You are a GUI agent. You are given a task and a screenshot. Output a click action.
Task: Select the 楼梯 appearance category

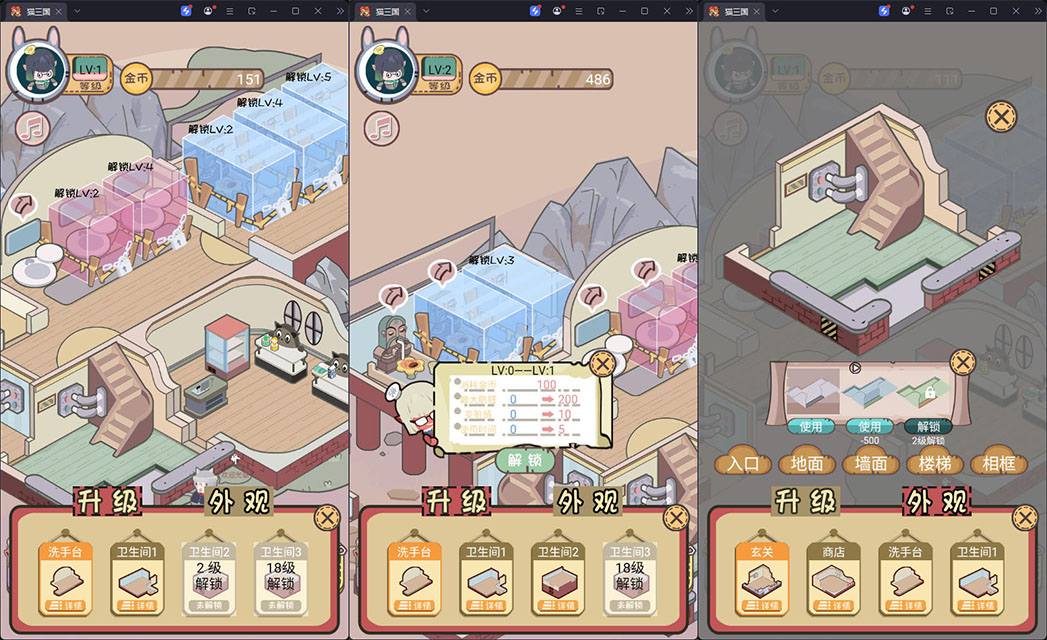[x=934, y=463]
